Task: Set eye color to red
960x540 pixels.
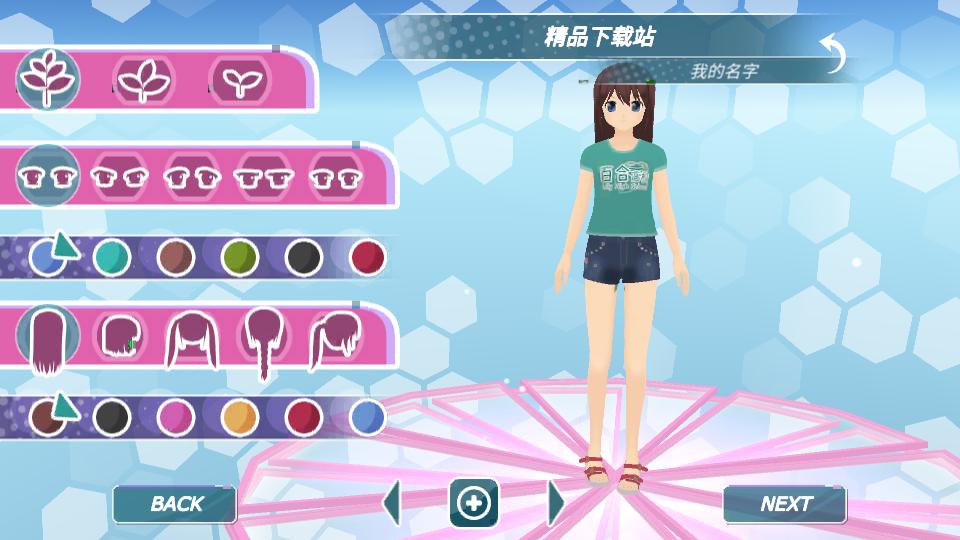Action: (367, 258)
